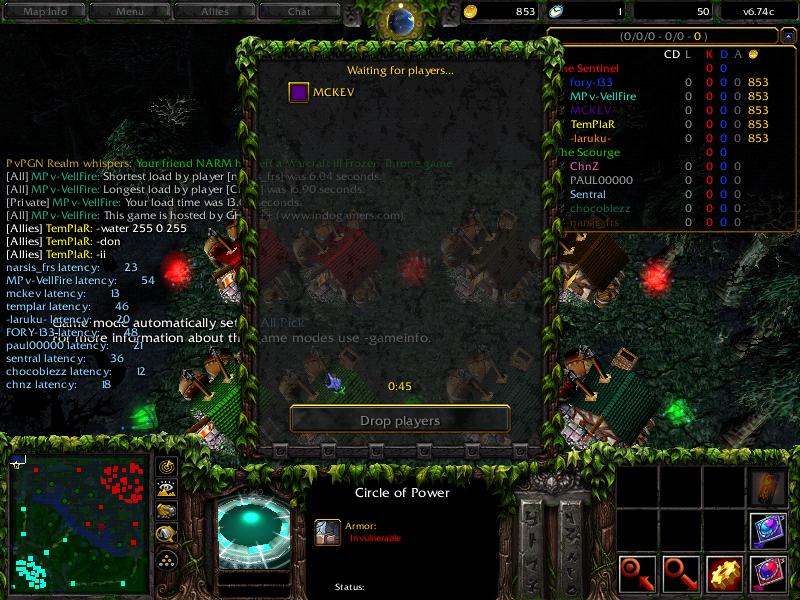Select the Circle of Power portrait
This screenshot has height=600, width=800.
pyautogui.click(x=254, y=532)
